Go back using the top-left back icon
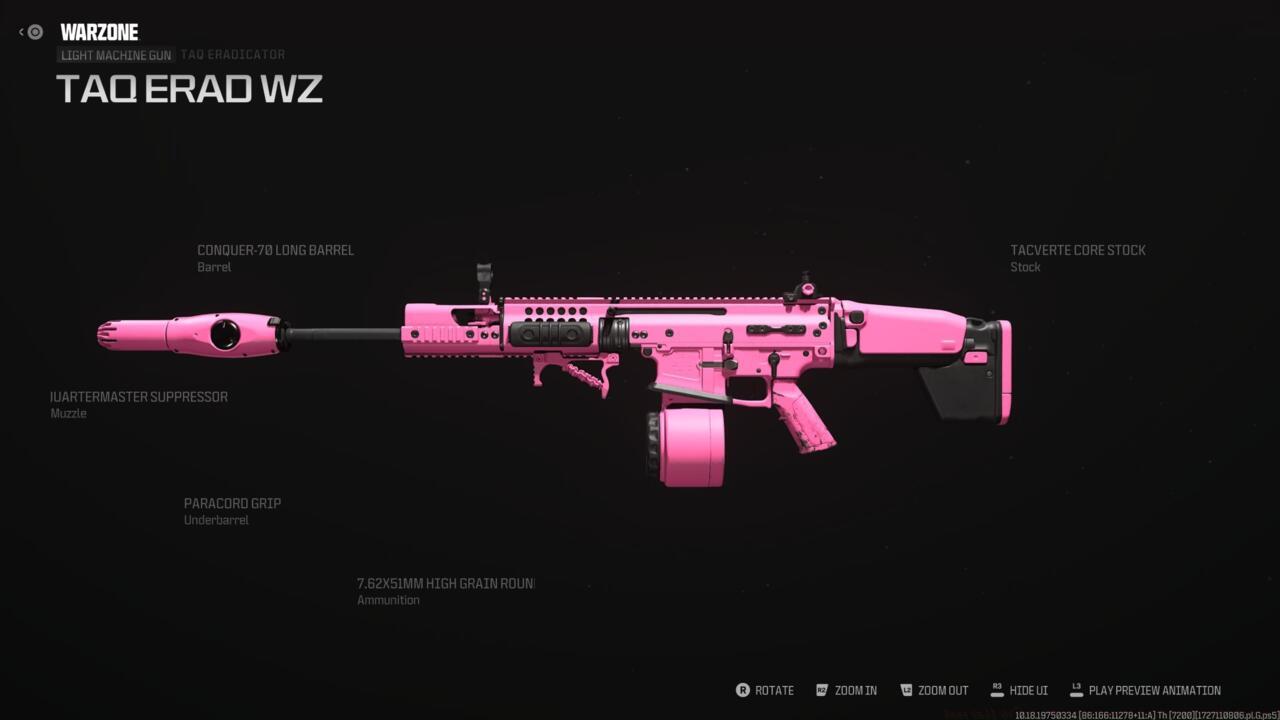The image size is (1280, 720). [32, 32]
